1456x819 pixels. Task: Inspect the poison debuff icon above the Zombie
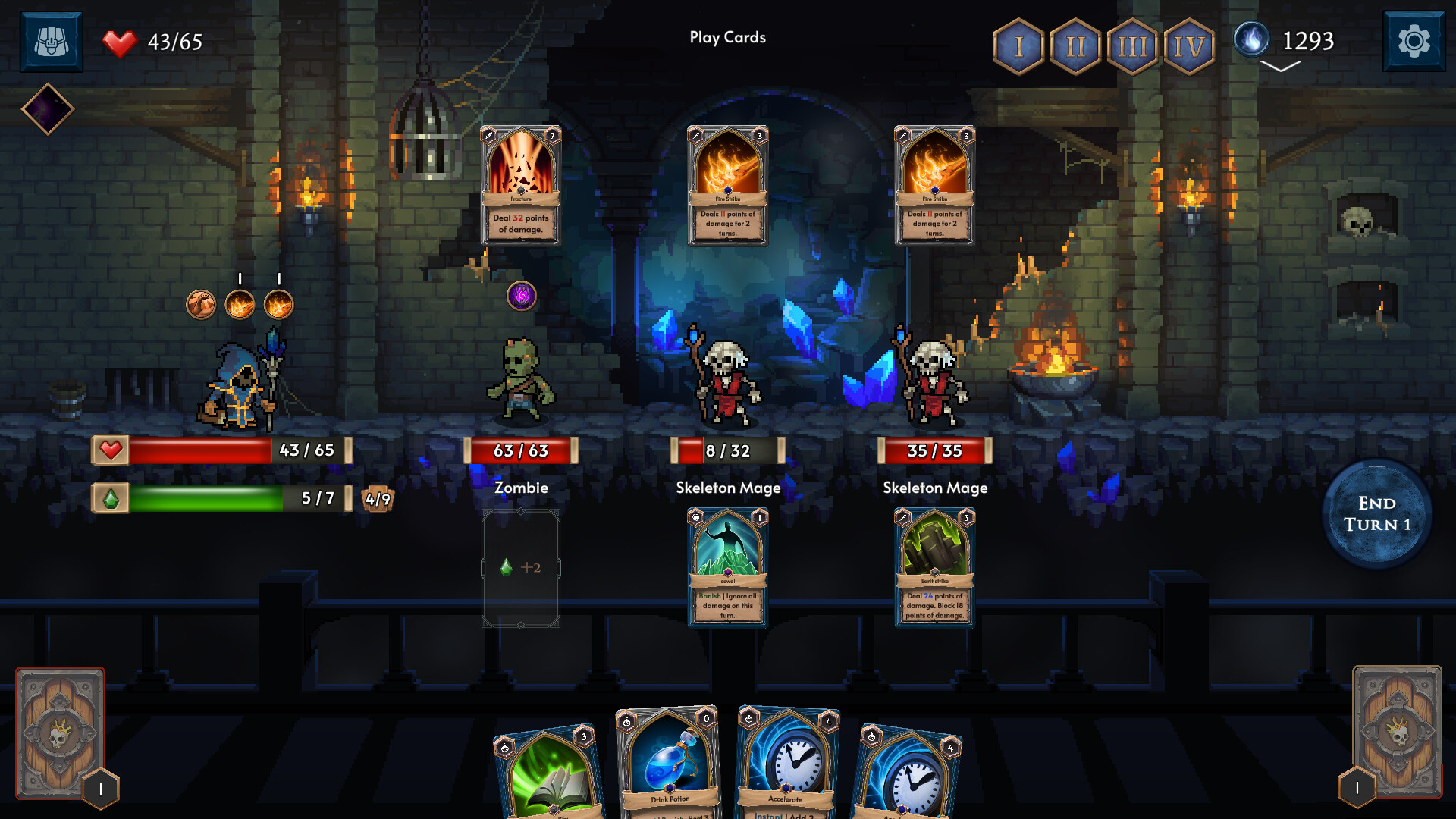click(520, 297)
